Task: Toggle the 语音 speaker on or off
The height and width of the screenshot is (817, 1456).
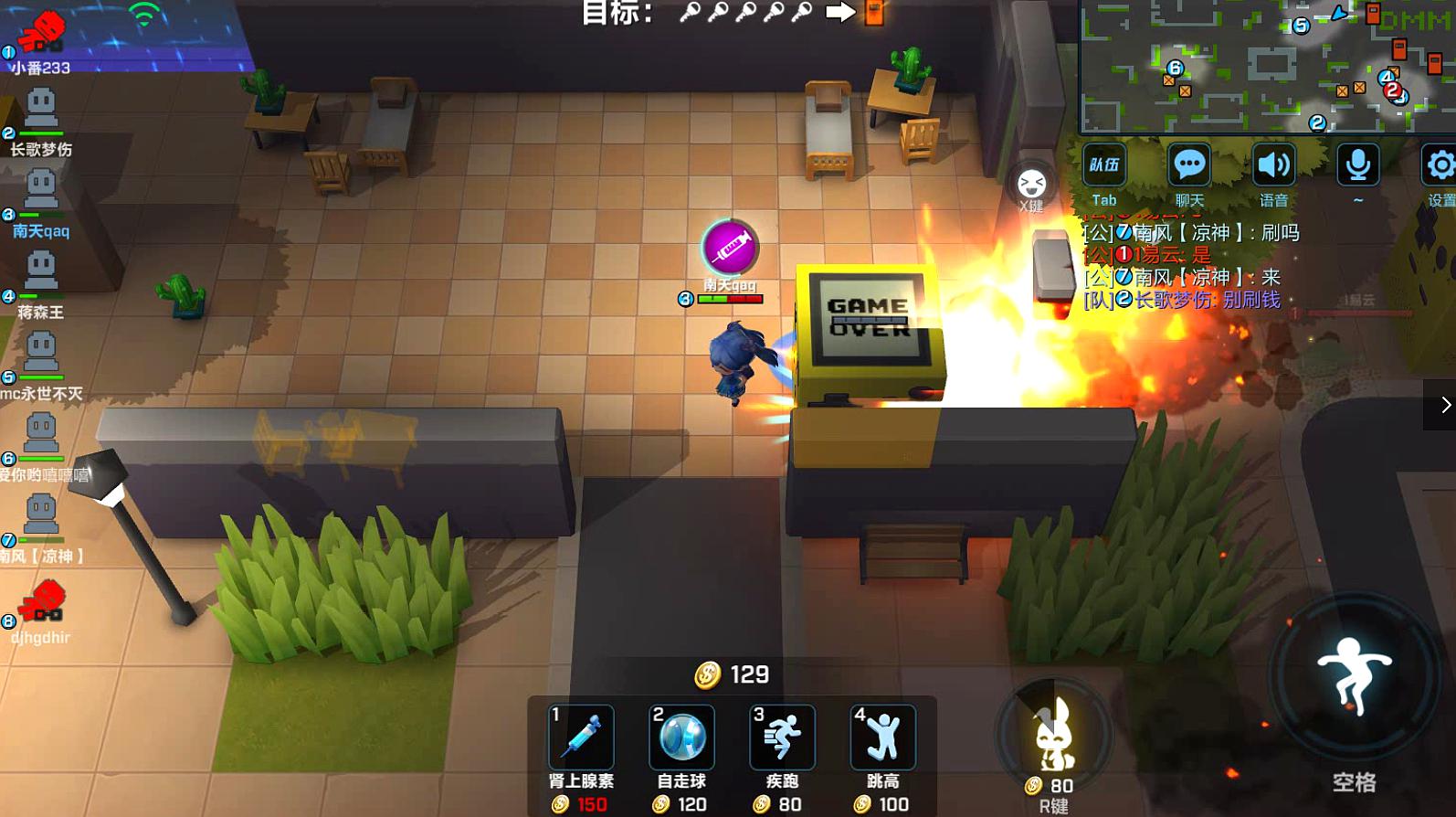Action: [x=1273, y=165]
